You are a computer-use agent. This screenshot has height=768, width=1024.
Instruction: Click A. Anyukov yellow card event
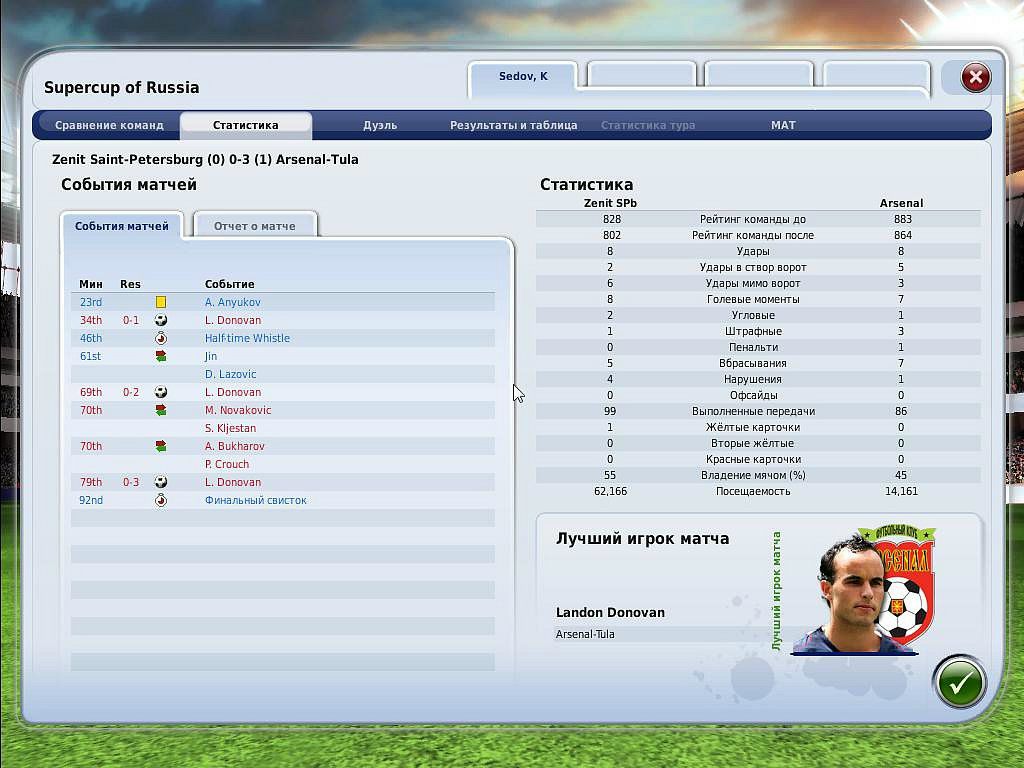(232, 302)
